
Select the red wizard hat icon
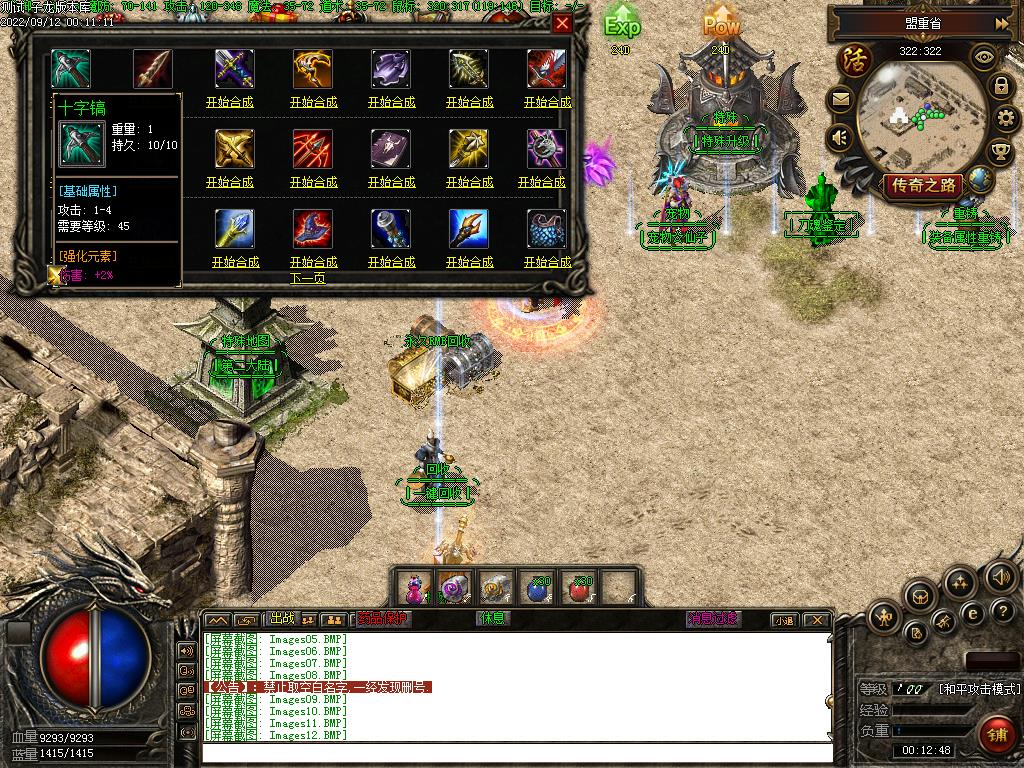(313, 228)
